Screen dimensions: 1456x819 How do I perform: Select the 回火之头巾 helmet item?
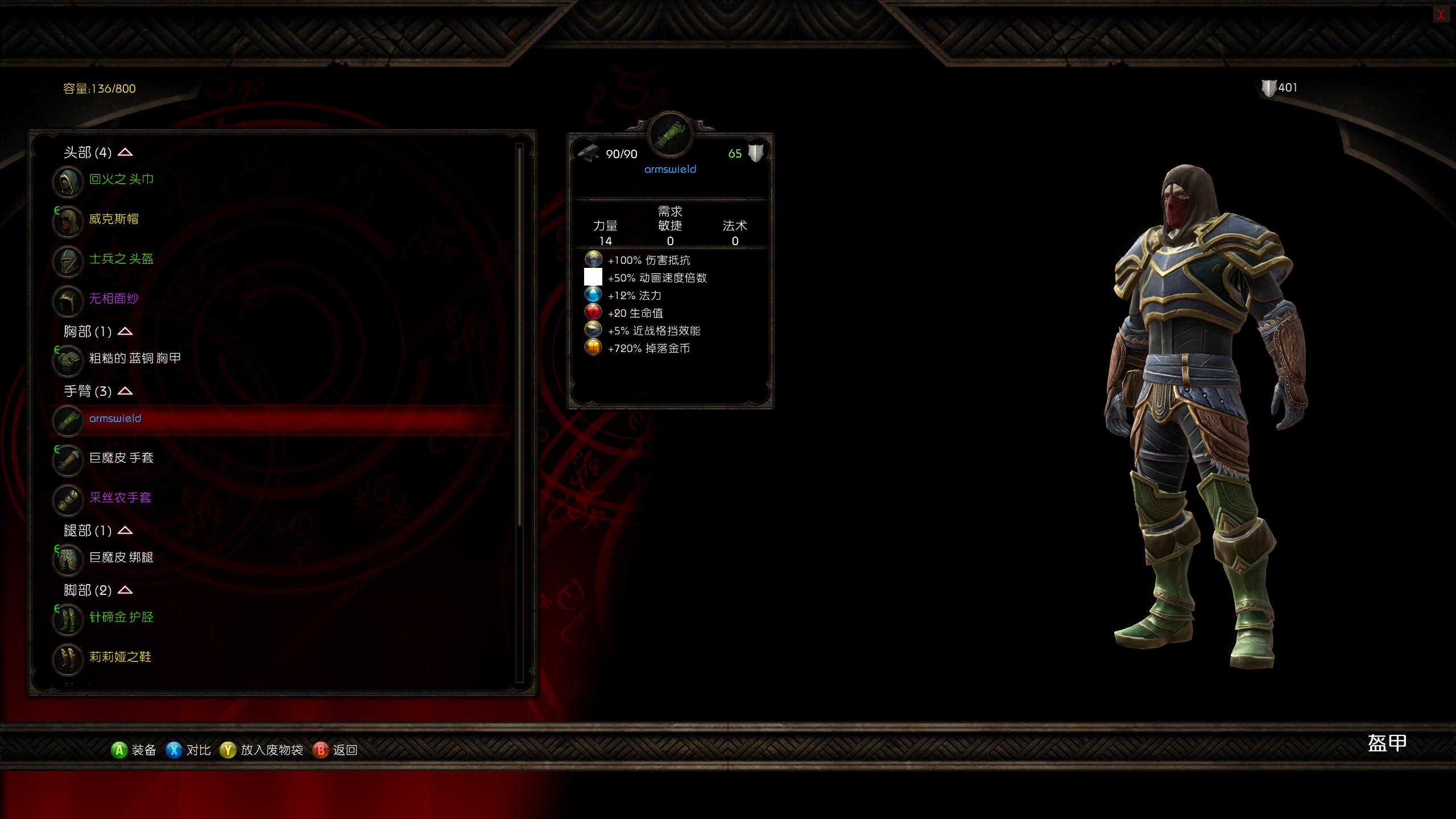click(x=121, y=180)
